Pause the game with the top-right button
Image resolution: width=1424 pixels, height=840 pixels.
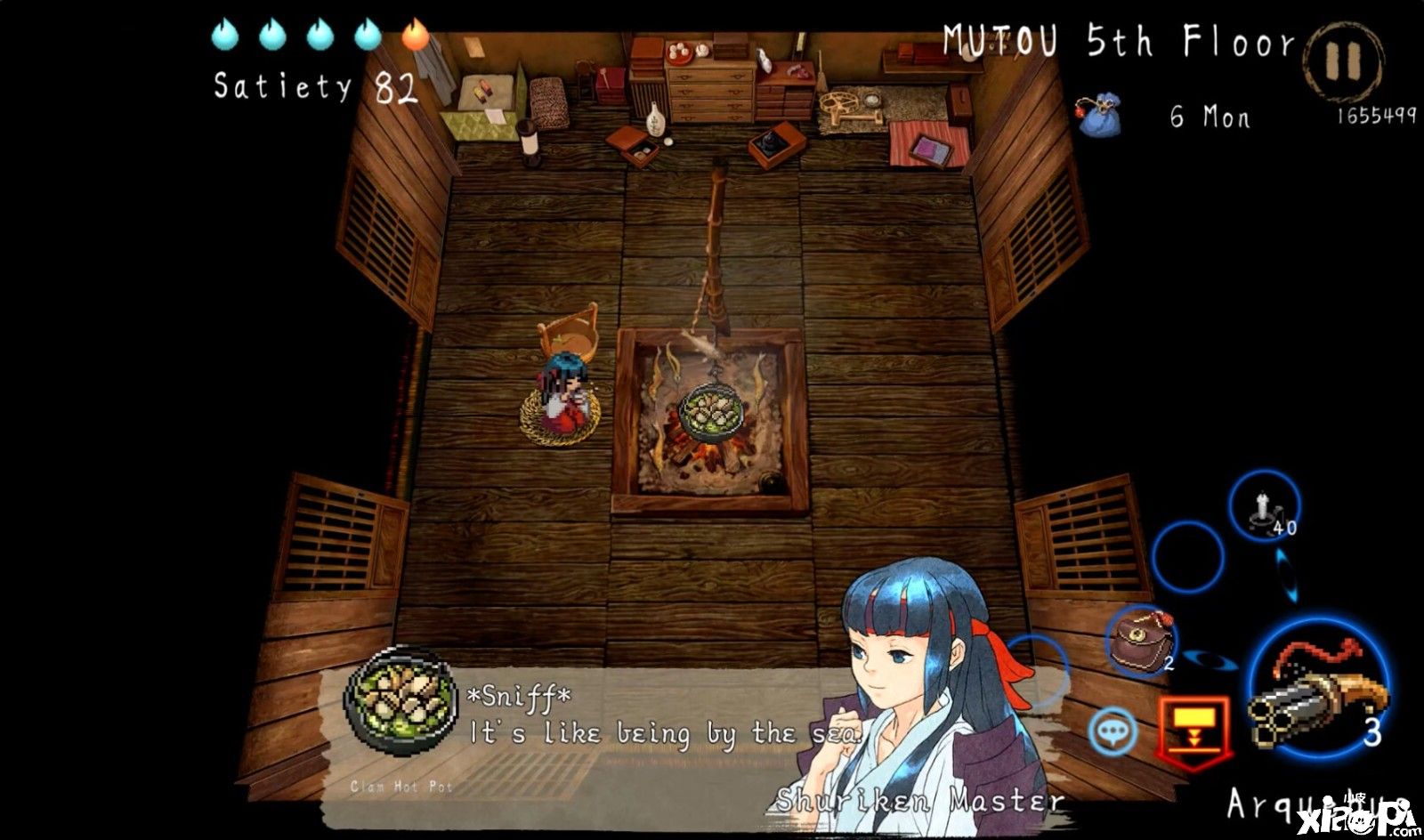point(1342,61)
